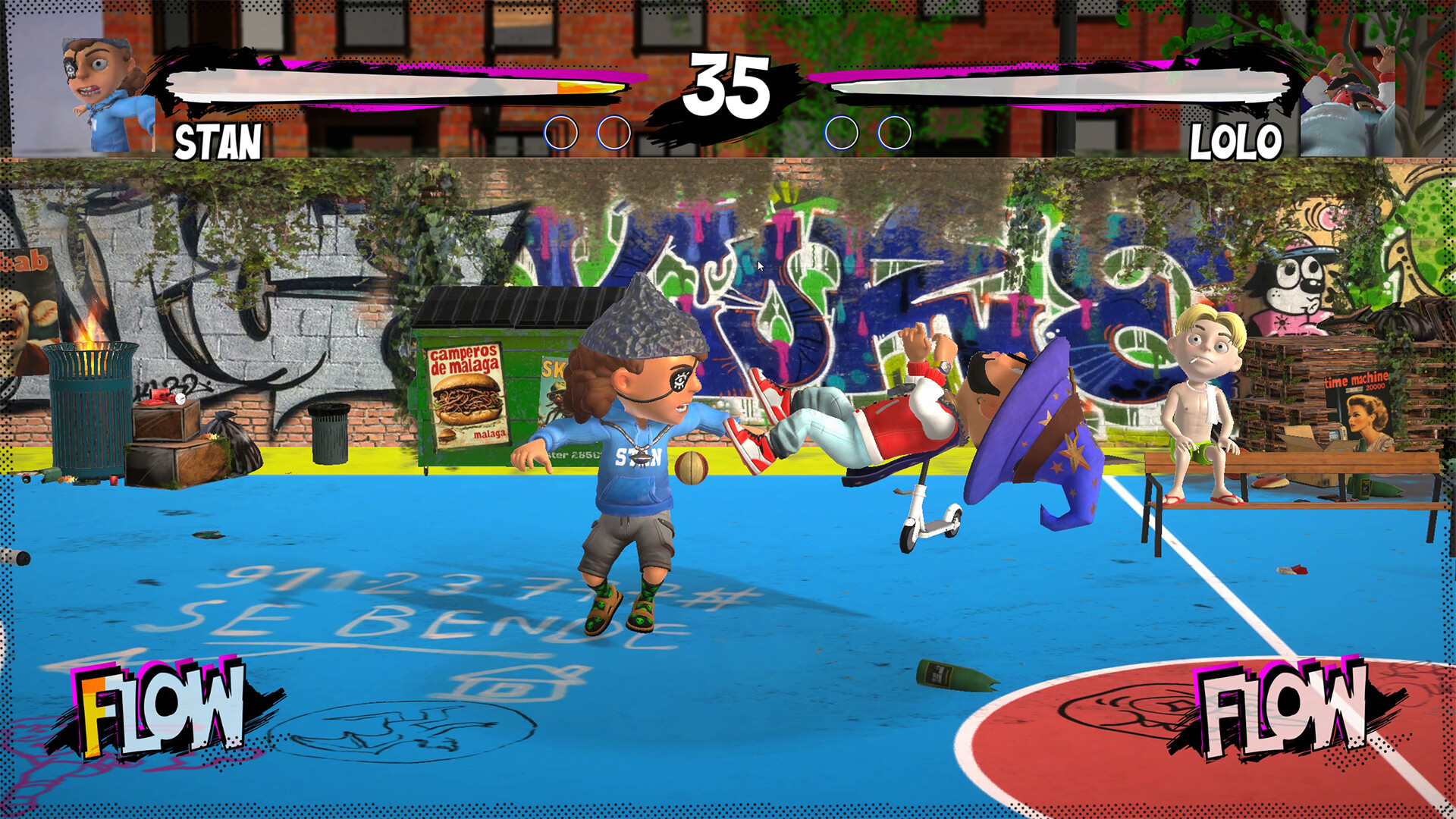Click the match timer showing 35
Screen dimensions: 1456x819
[728, 85]
